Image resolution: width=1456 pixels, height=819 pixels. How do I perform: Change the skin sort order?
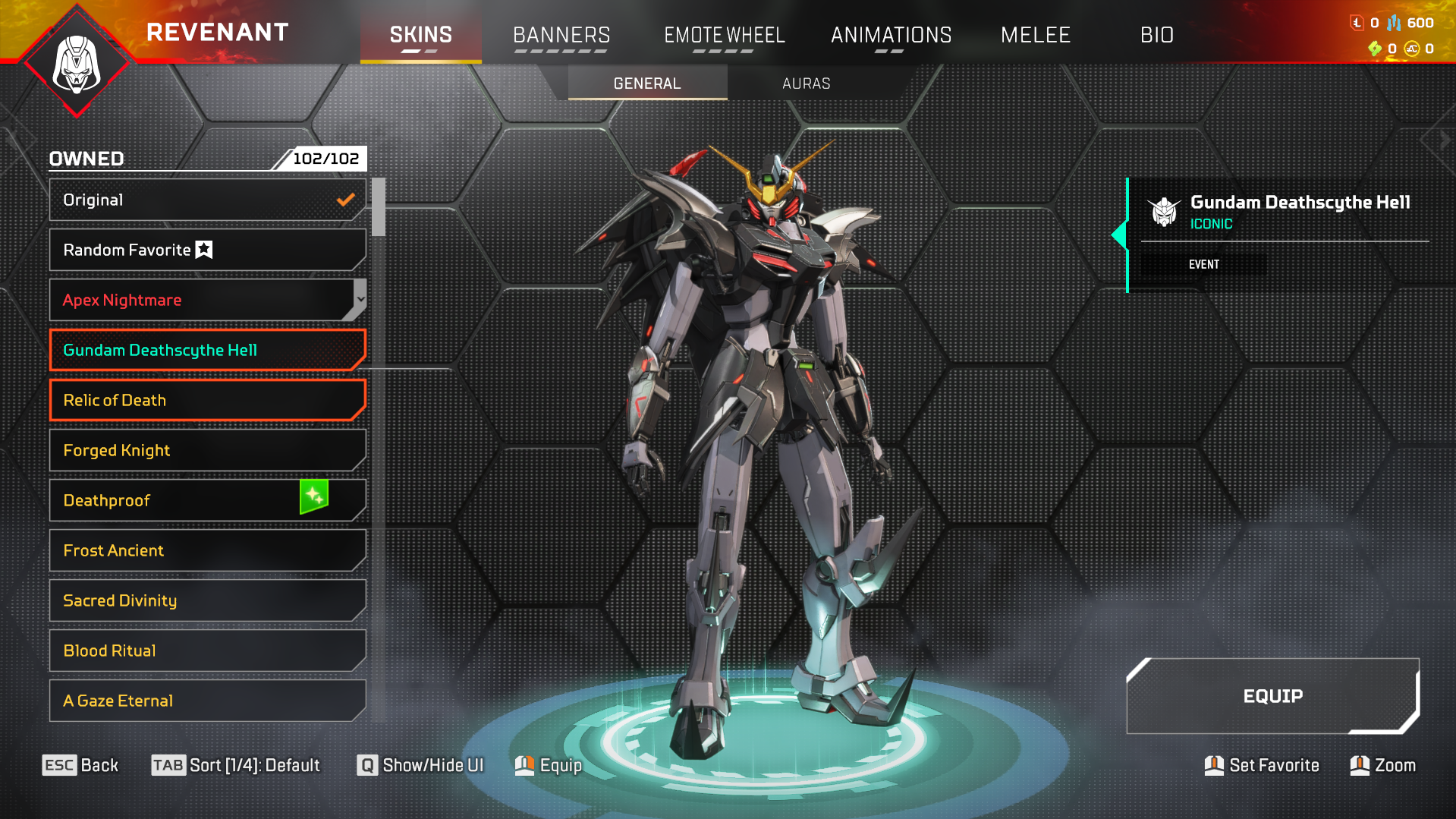pyautogui.click(x=236, y=765)
